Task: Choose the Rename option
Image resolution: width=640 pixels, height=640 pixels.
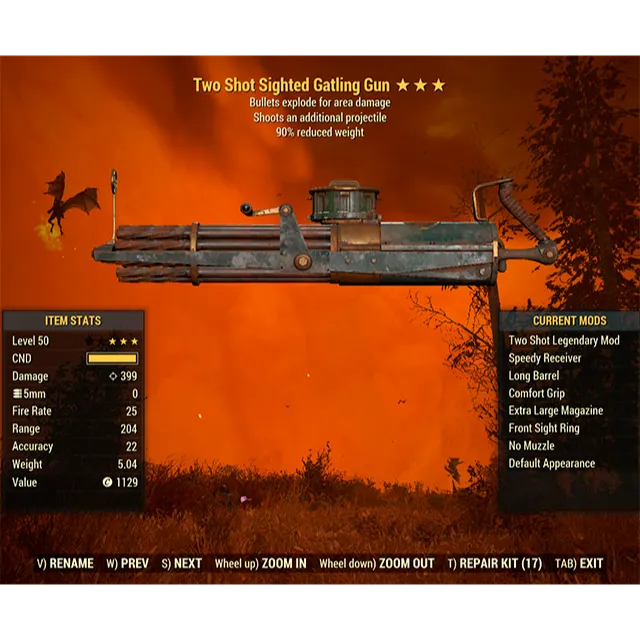Action: coord(64,563)
